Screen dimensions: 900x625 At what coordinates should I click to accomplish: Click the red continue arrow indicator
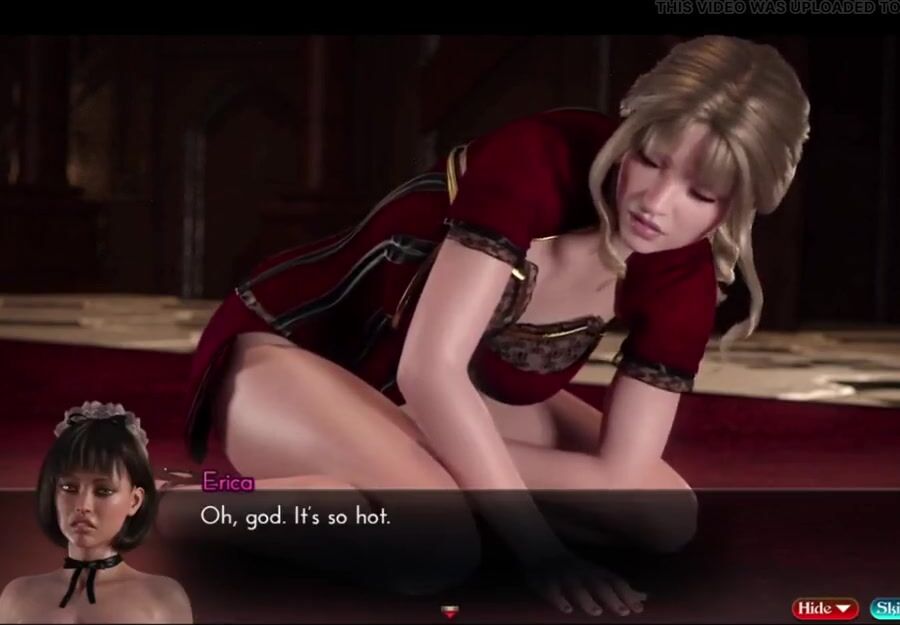[449, 610]
